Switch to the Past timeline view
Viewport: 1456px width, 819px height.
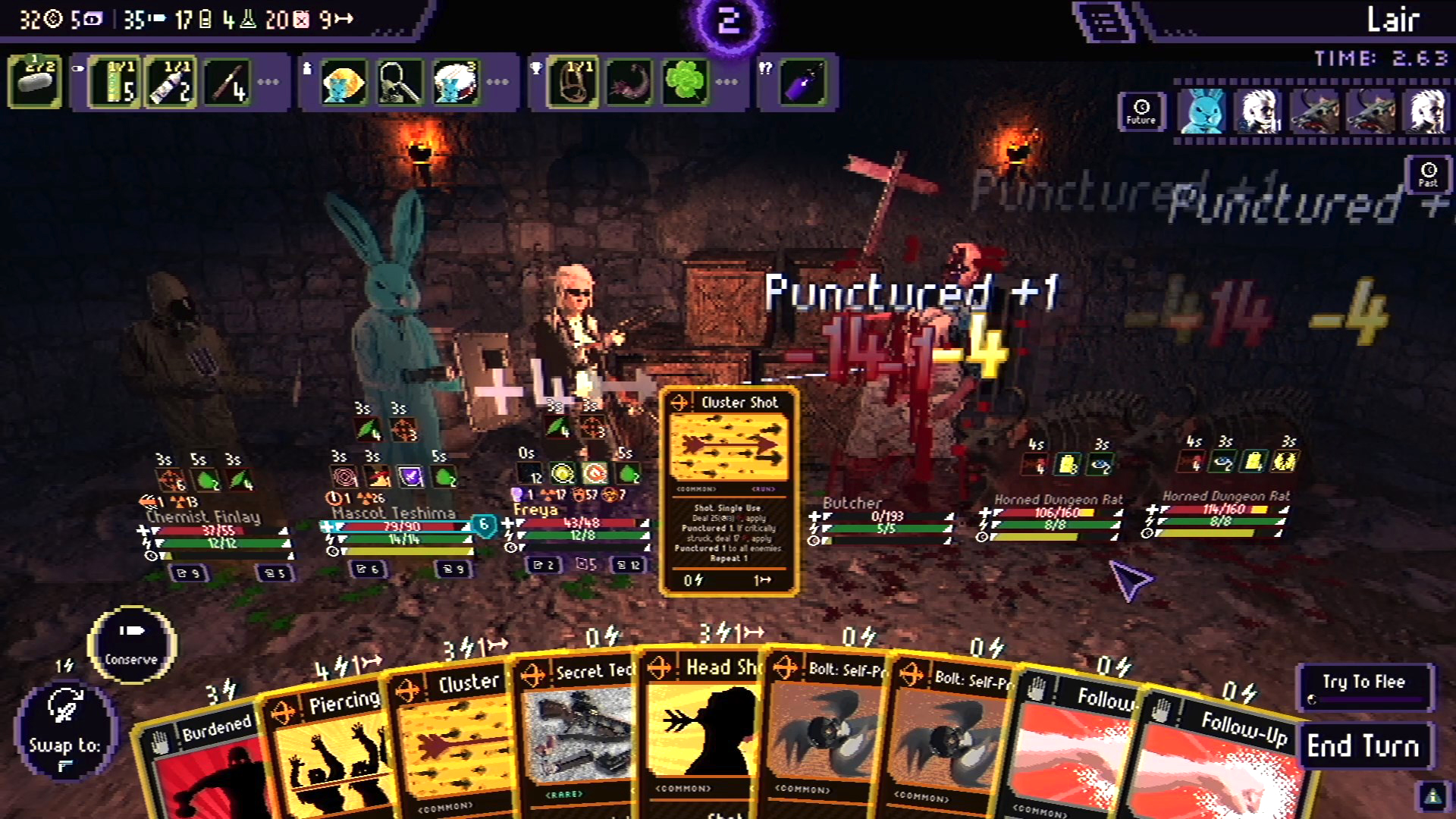click(1428, 174)
